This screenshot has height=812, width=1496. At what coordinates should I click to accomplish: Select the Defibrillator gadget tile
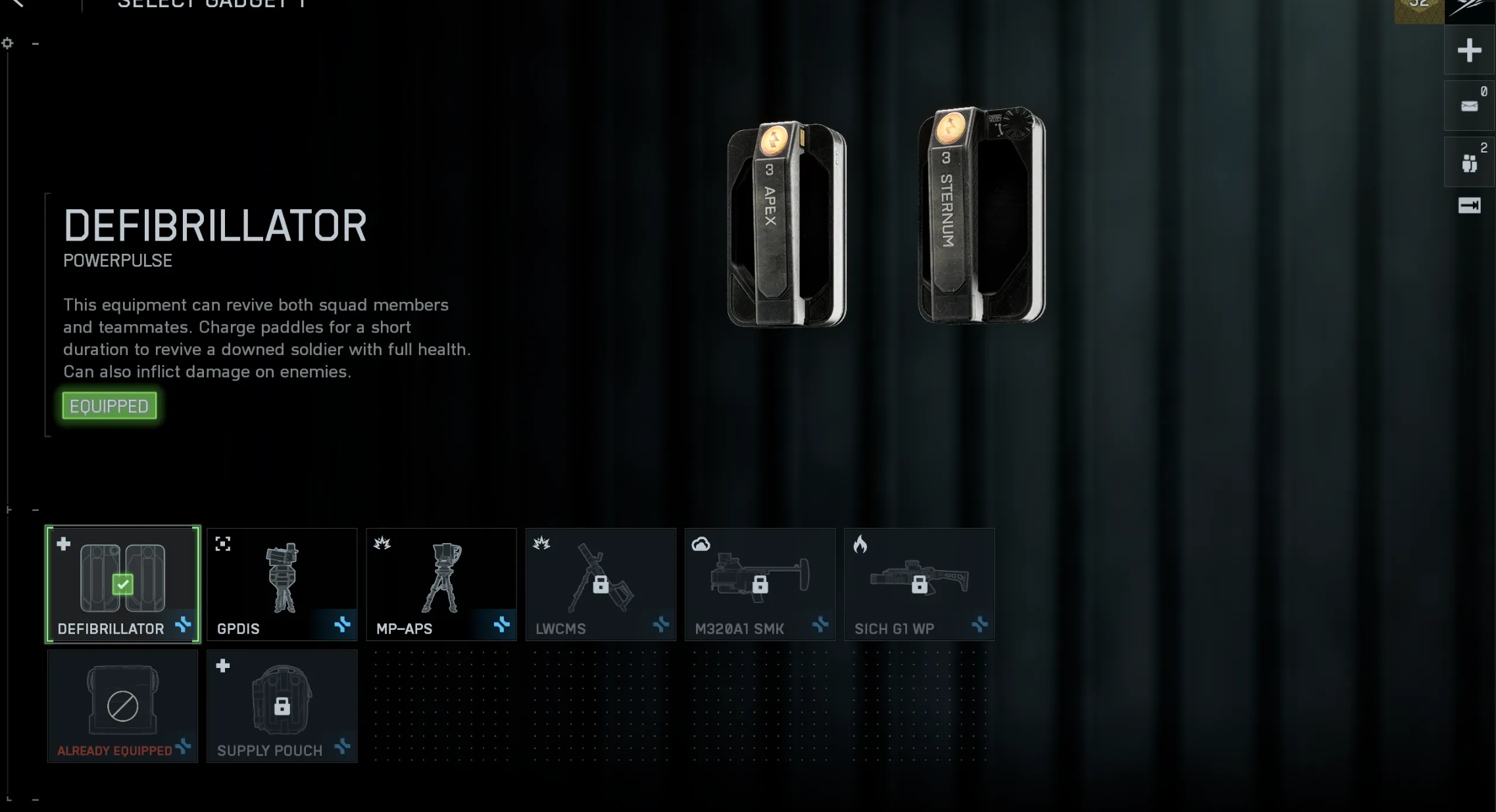(122, 584)
